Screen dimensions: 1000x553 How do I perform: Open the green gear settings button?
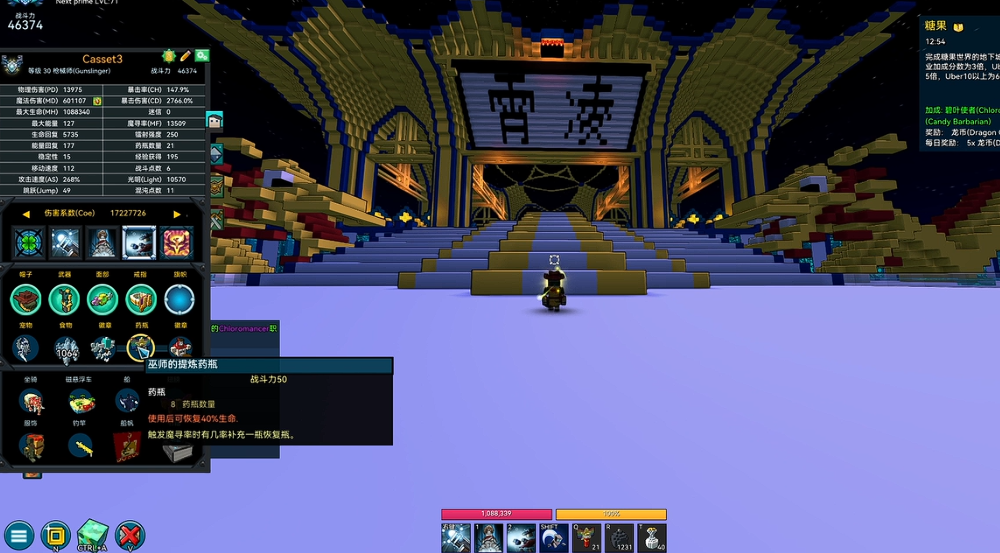point(201,56)
